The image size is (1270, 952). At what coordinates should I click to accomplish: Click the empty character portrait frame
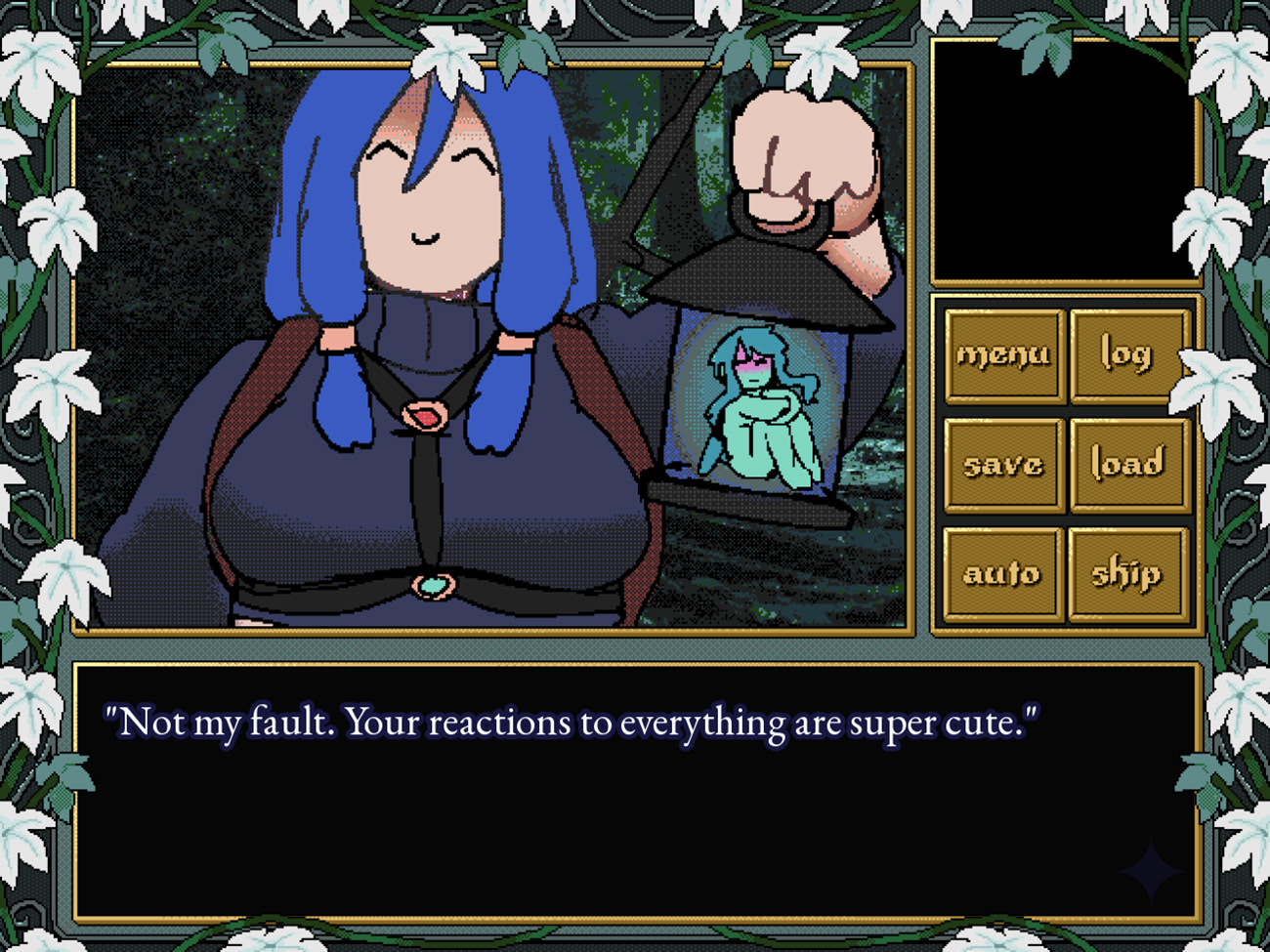[x=1065, y=161]
